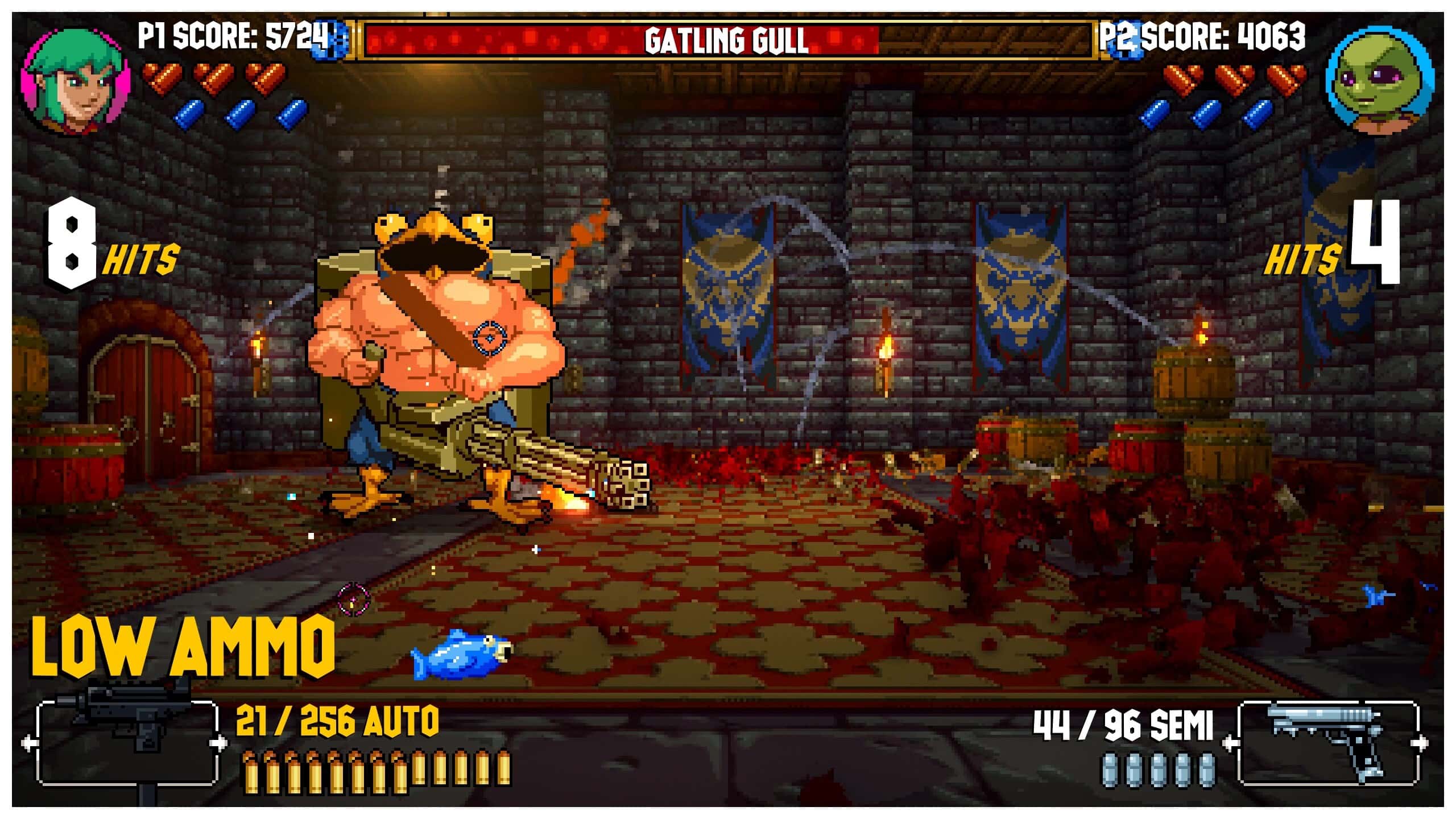Click the LOW AMMO warning text
Screen dimensions: 1456x819
pyautogui.click(x=182, y=648)
